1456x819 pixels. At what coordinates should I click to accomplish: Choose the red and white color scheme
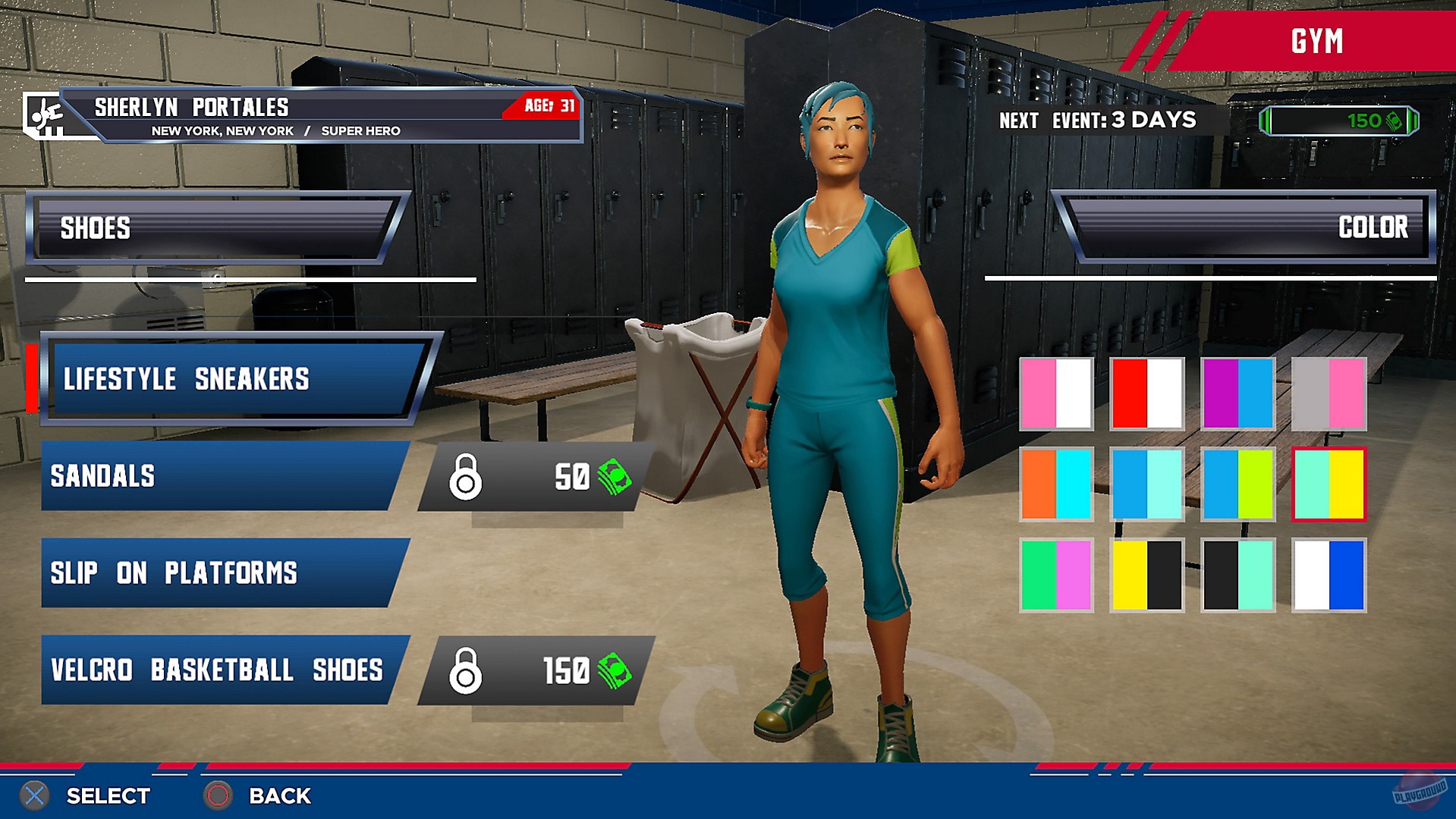(1146, 395)
